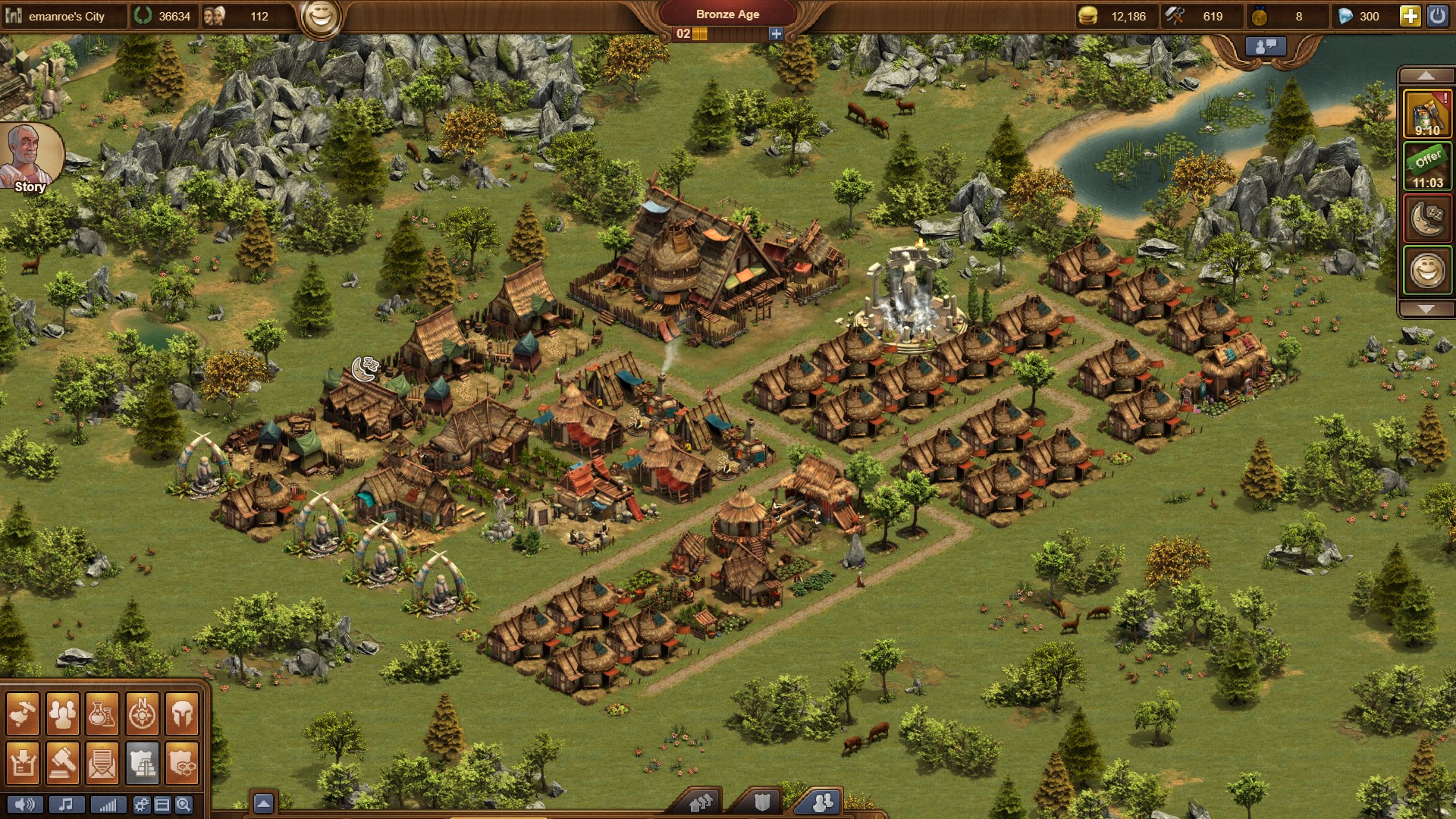Screen dimensions: 1456x819
Task: Toggle sound effects speaker button
Action: [25, 805]
